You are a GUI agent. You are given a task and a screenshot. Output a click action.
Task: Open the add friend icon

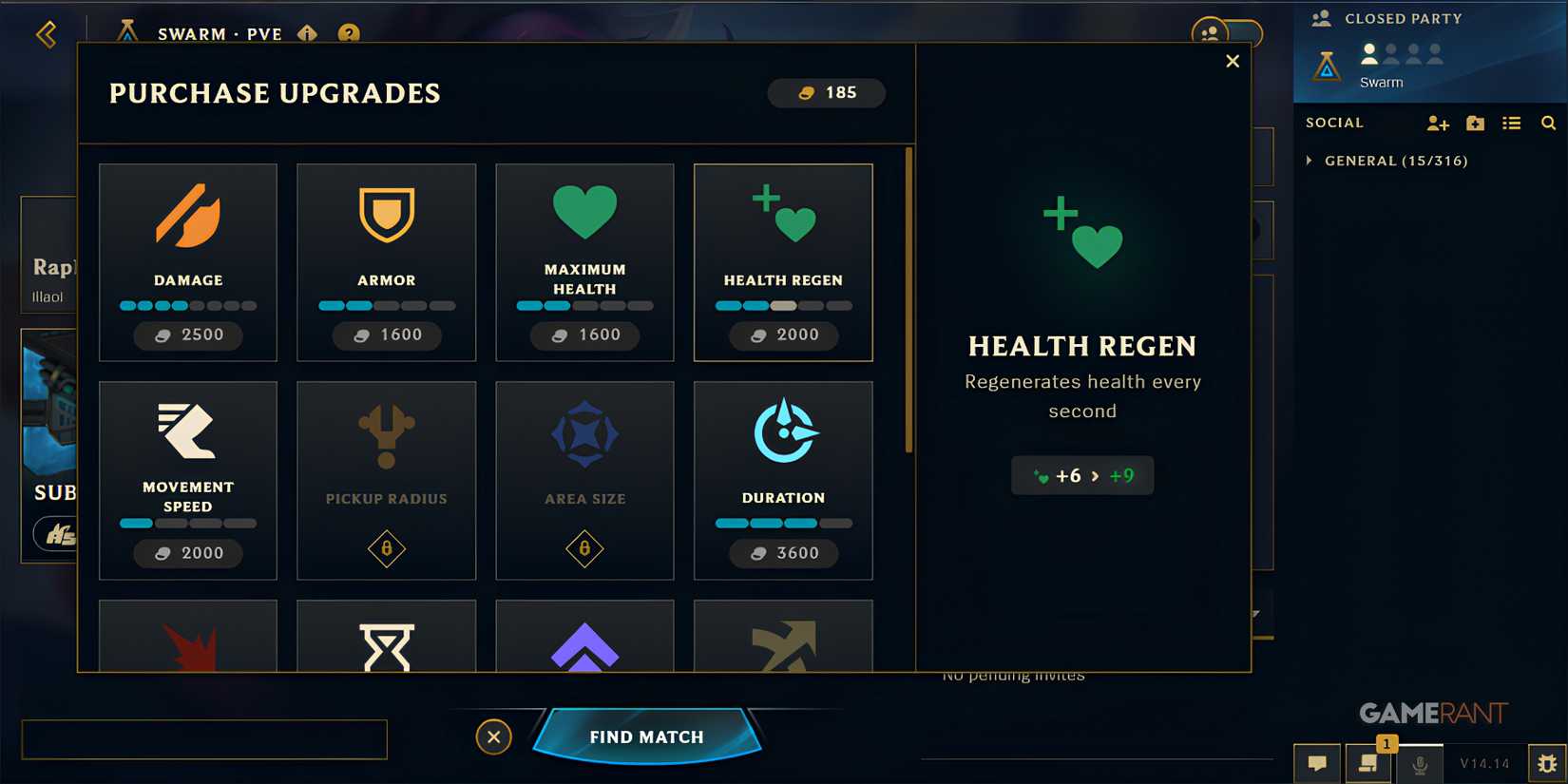1438,123
